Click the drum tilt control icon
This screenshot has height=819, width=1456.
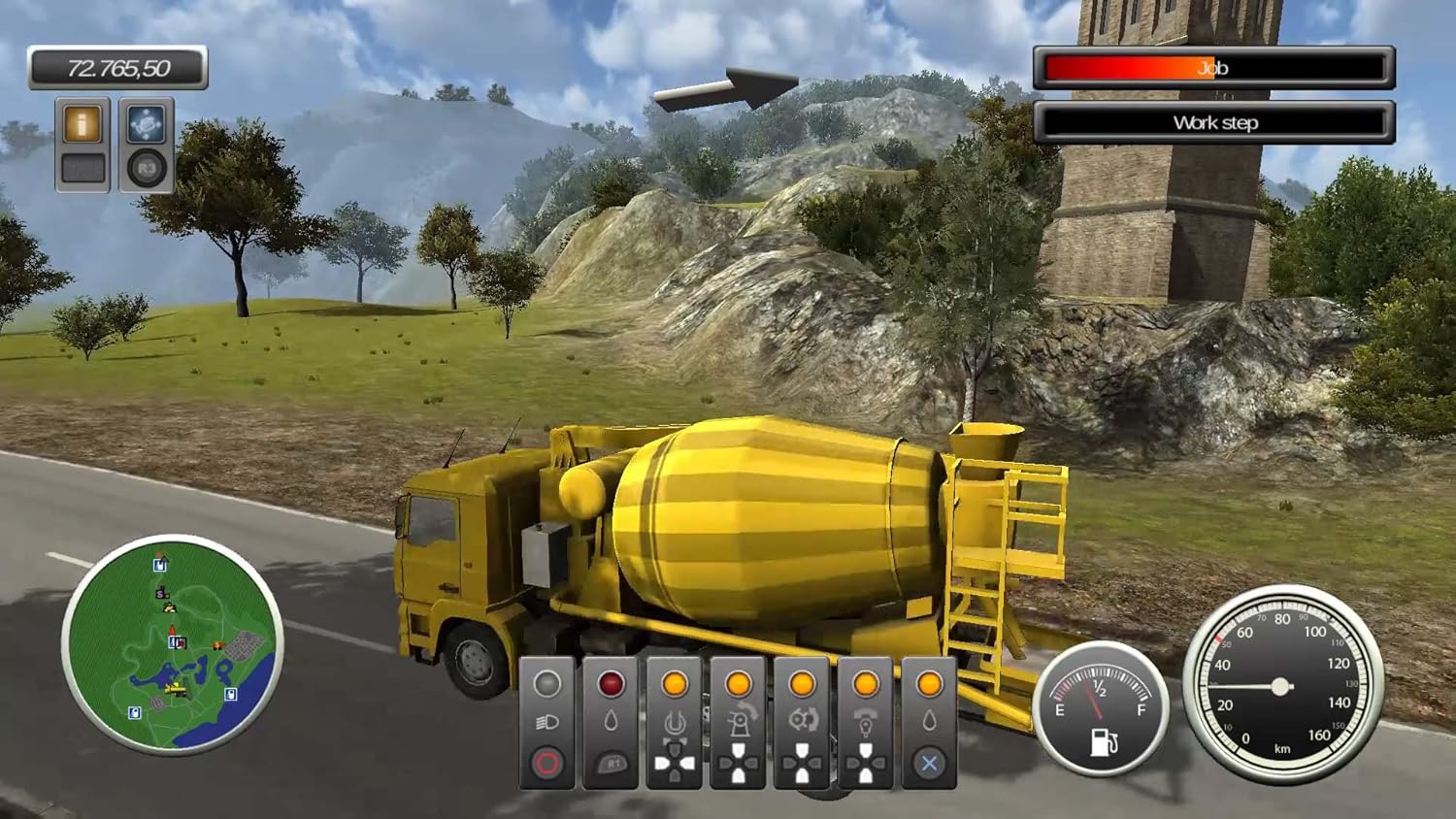tap(740, 720)
